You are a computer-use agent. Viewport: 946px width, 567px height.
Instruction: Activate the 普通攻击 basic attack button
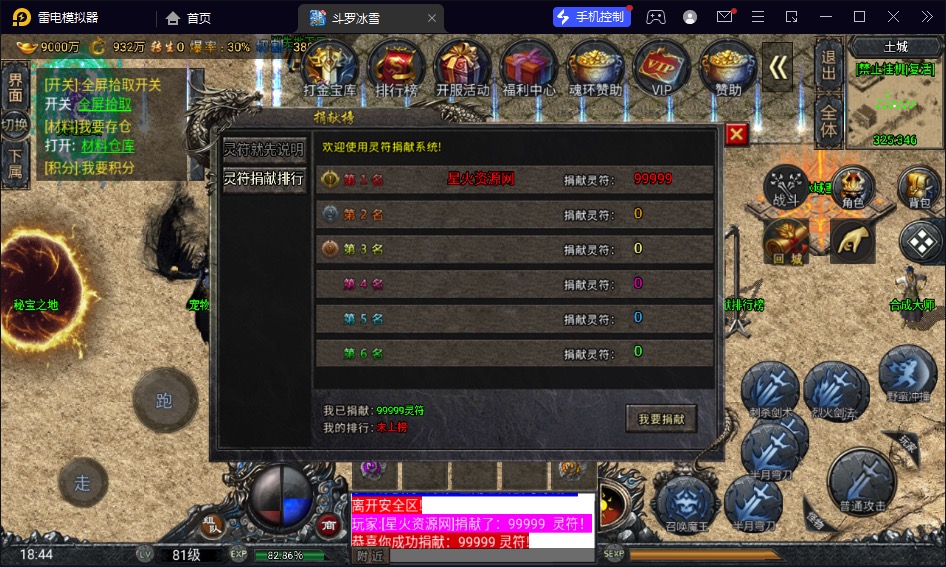point(863,482)
